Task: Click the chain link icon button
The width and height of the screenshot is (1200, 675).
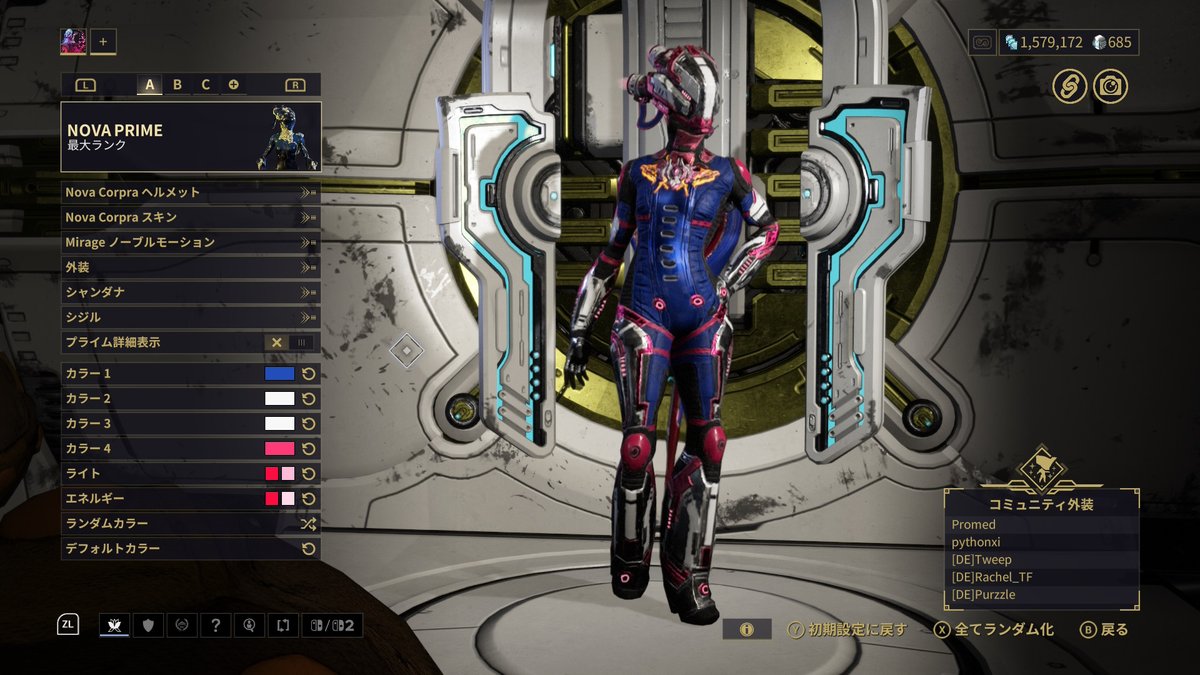Action: click(x=1070, y=86)
